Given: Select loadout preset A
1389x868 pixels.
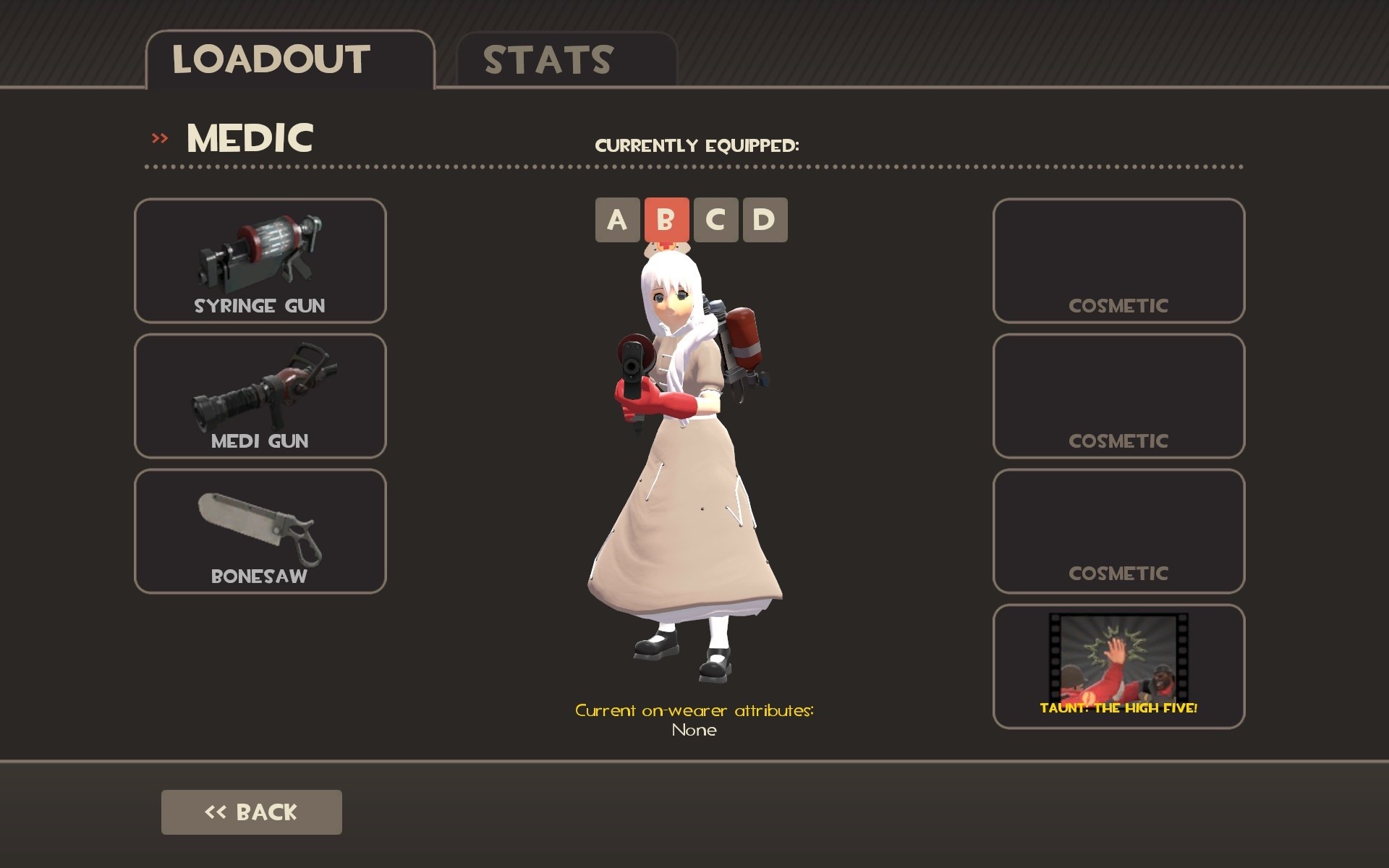Looking at the screenshot, I should pyautogui.click(x=616, y=220).
